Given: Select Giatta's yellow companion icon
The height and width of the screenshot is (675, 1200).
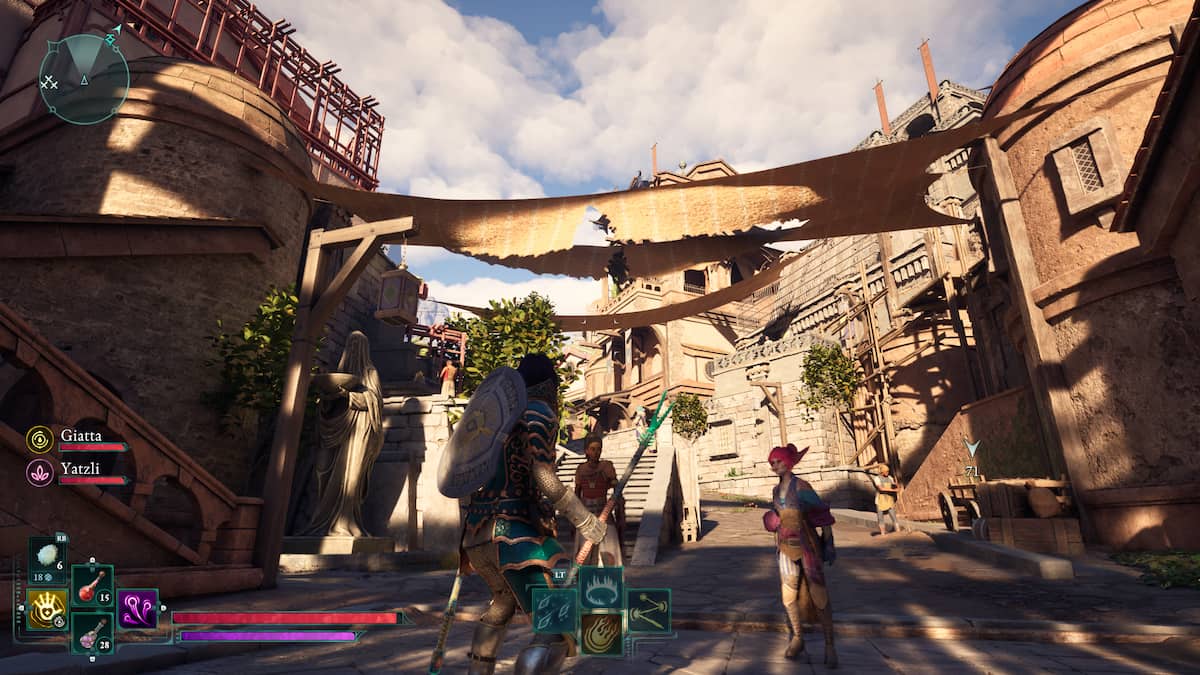Looking at the screenshot, I should (40, 439).
